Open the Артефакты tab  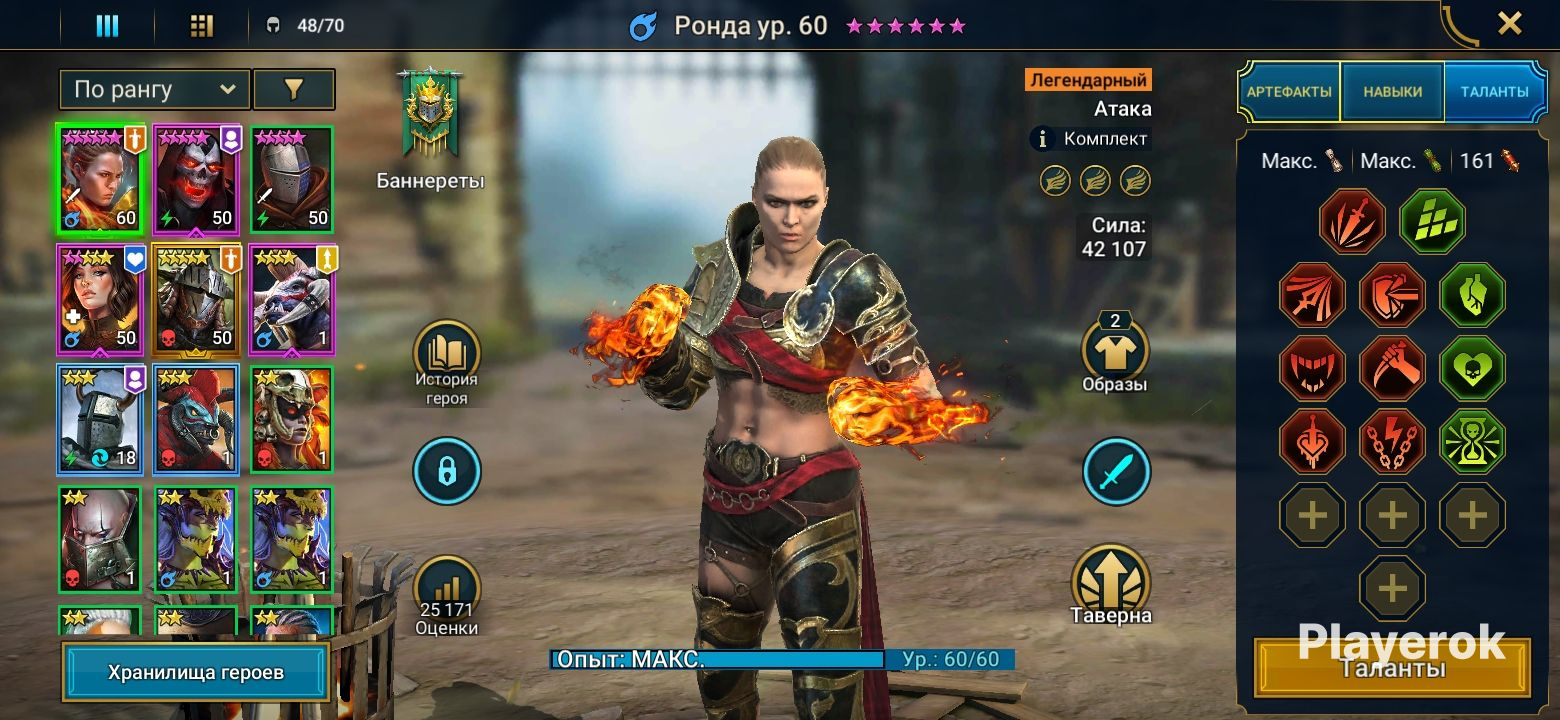pos(1289,92)
